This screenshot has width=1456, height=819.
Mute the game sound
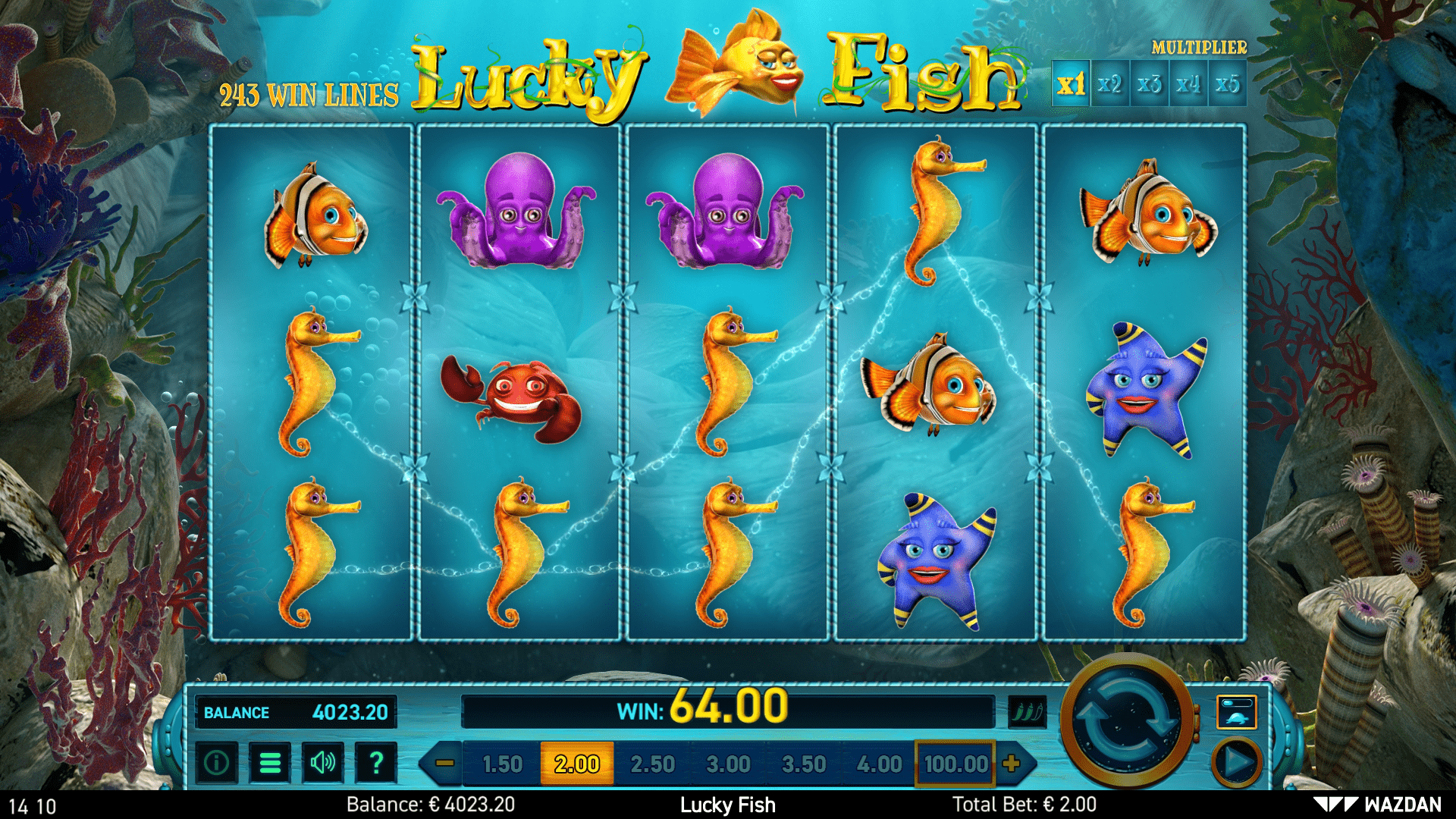[x=323, y=764]
